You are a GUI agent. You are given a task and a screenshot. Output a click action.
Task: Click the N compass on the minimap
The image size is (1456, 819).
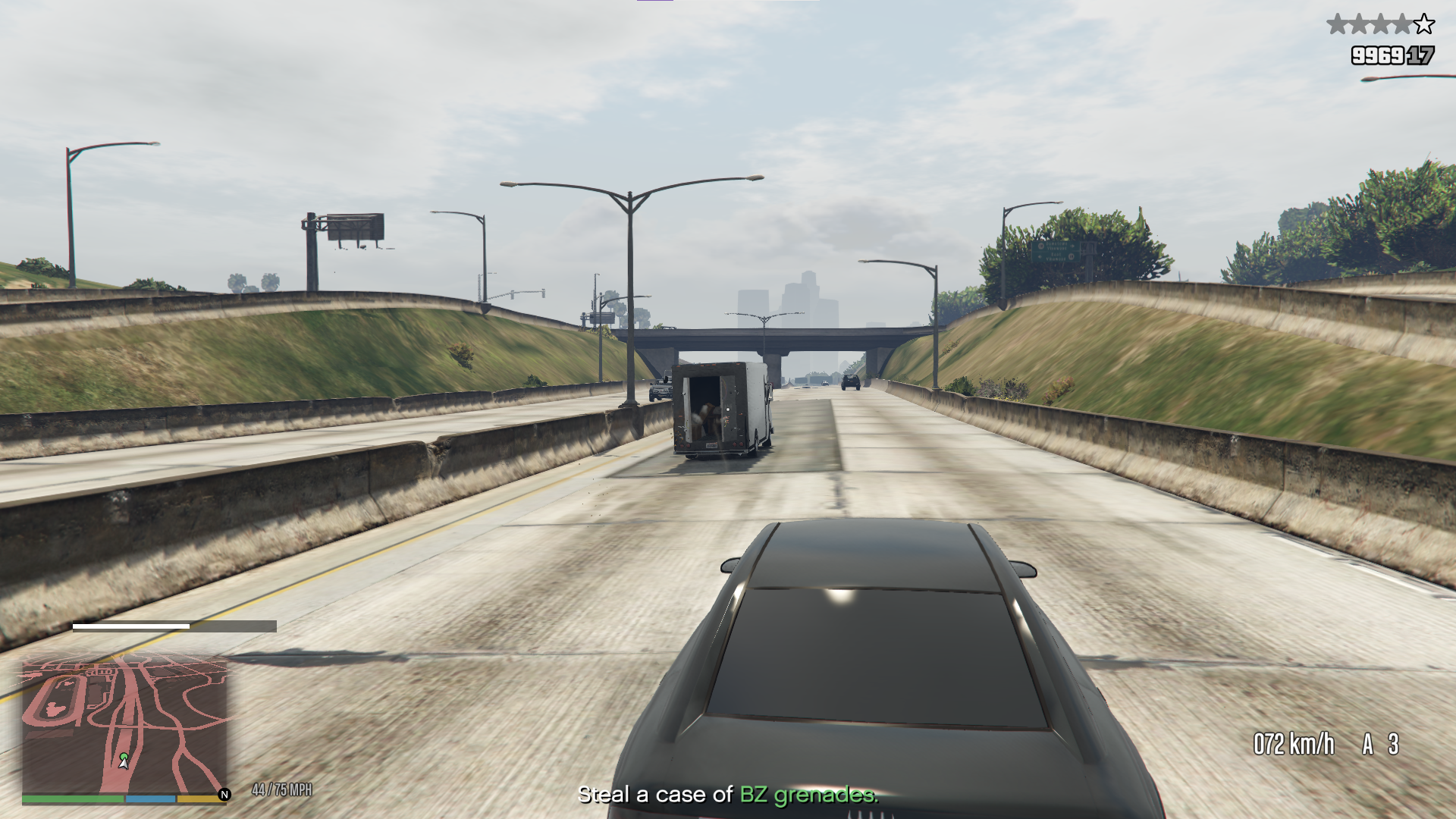224,794
